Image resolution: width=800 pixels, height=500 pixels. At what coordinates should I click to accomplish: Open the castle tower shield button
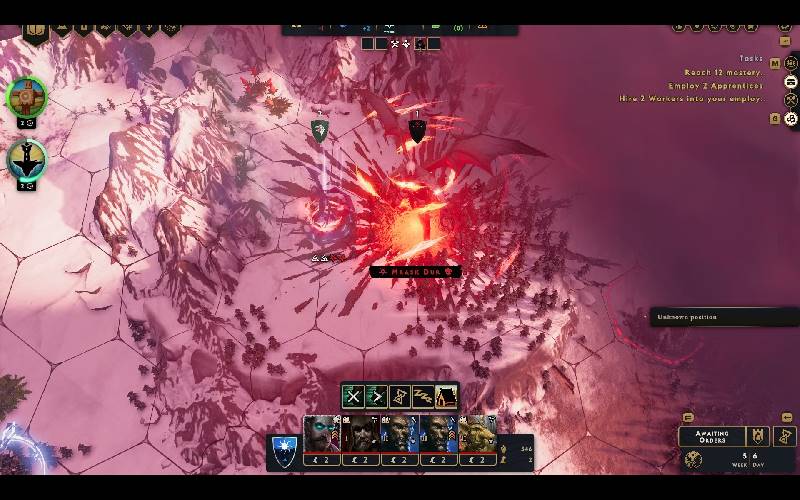[758, 436]
